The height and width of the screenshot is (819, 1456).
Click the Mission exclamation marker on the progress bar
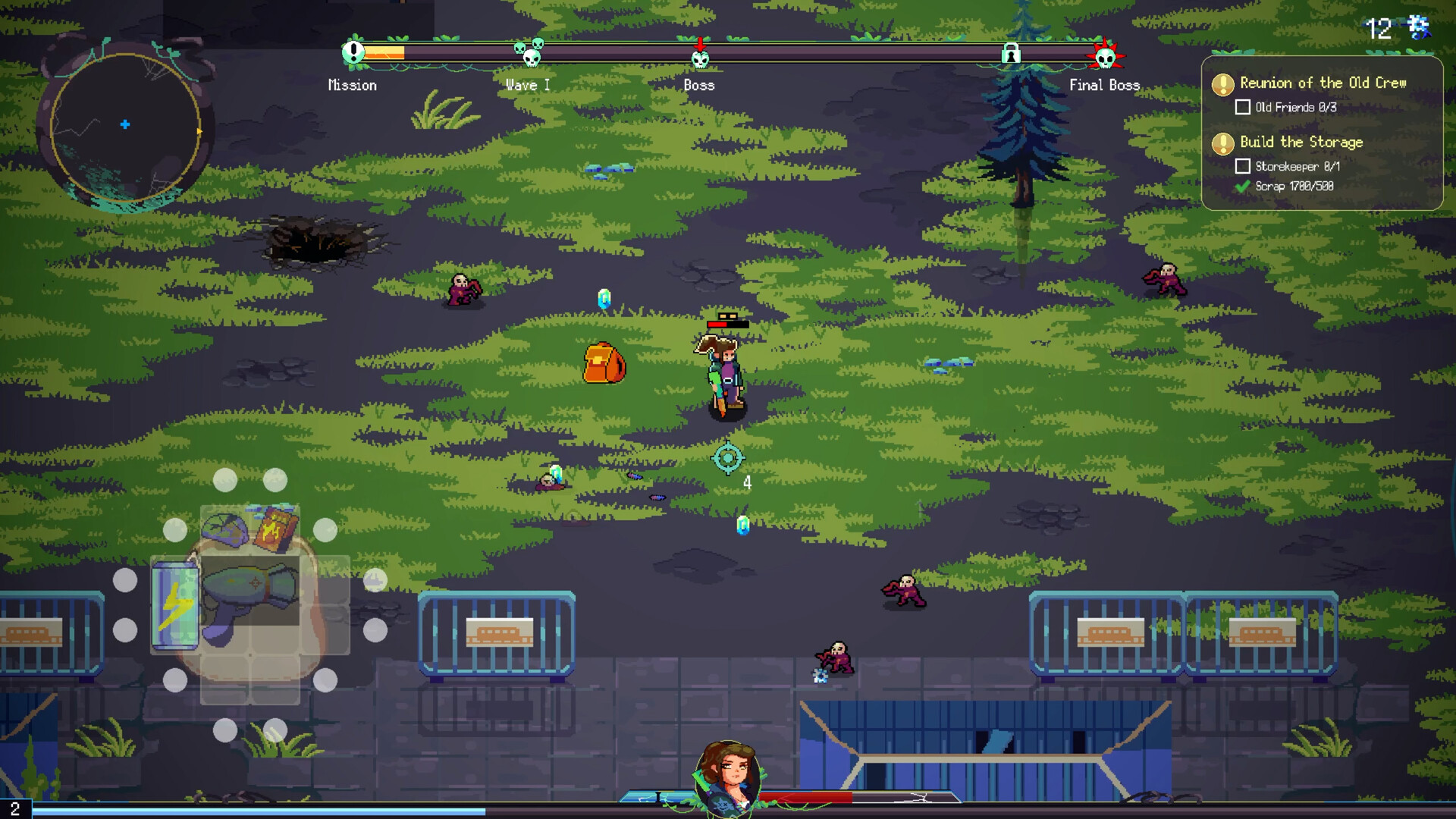coord(353,53)
